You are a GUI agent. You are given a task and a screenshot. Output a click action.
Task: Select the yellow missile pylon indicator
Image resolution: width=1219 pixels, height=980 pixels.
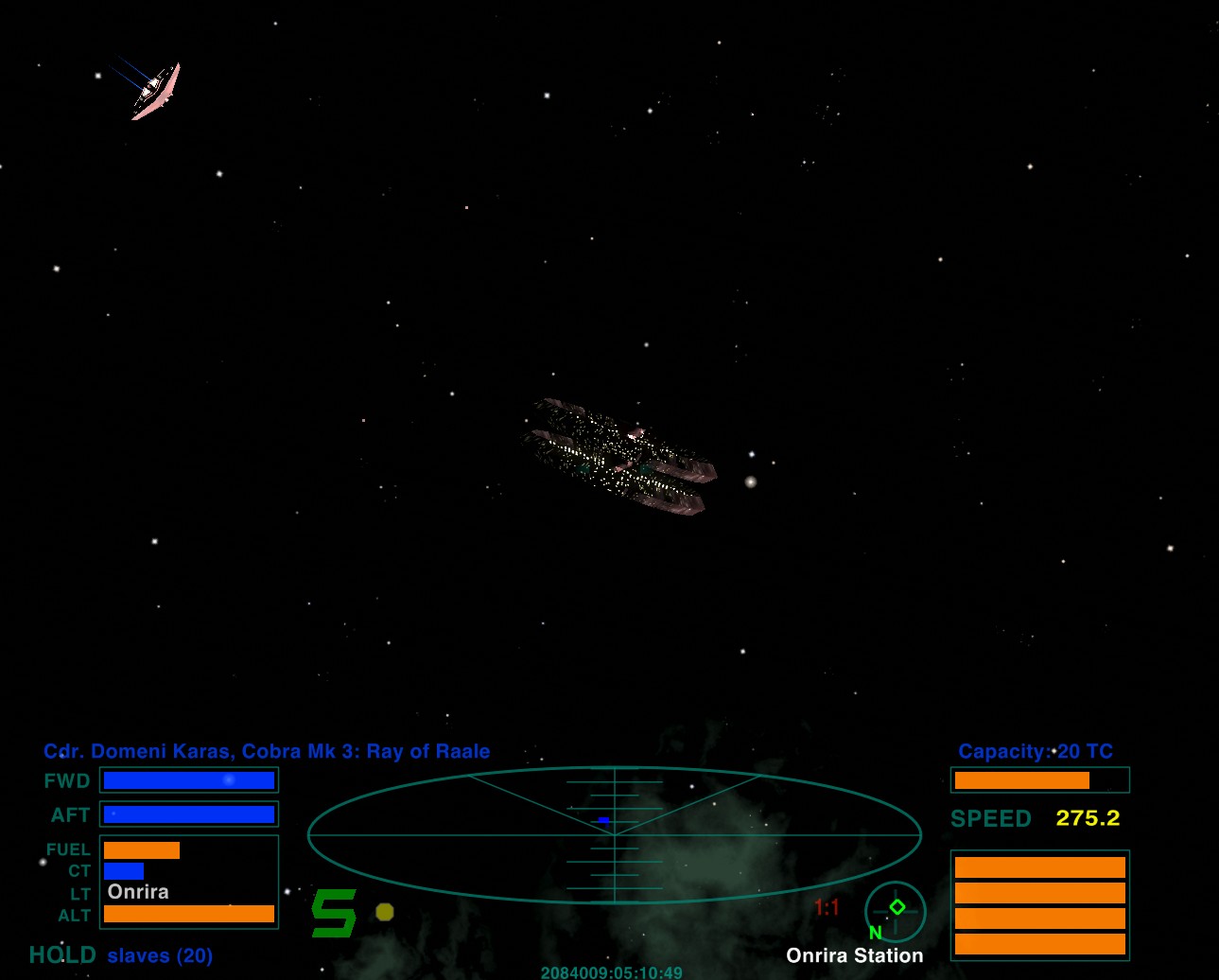point(385,912)
